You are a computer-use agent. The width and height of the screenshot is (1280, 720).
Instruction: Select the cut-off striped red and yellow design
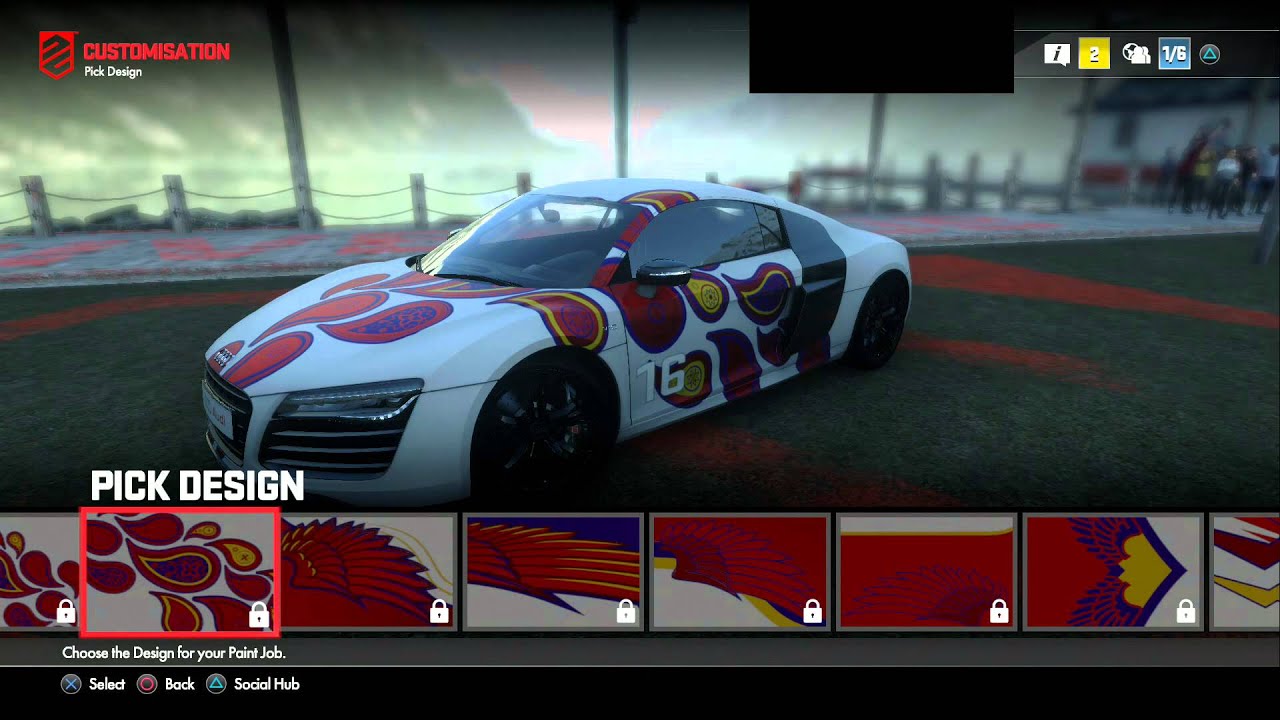point(1246,572)
